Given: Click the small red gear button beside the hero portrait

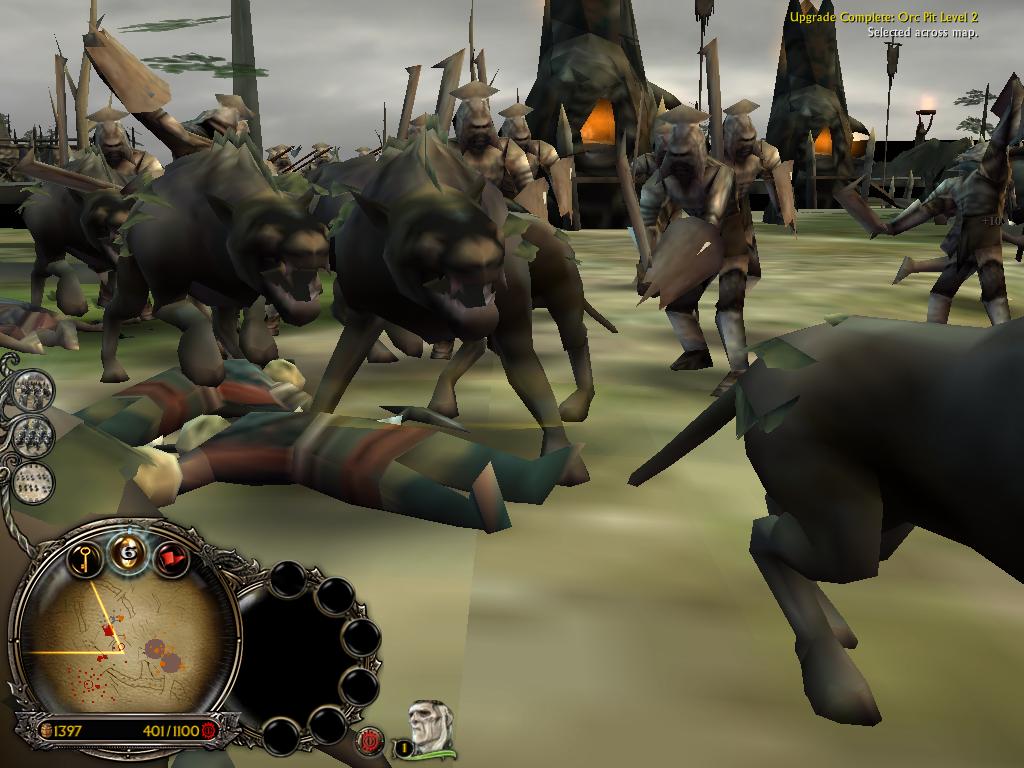Looking at the screenshot, I should coord(372,741).
